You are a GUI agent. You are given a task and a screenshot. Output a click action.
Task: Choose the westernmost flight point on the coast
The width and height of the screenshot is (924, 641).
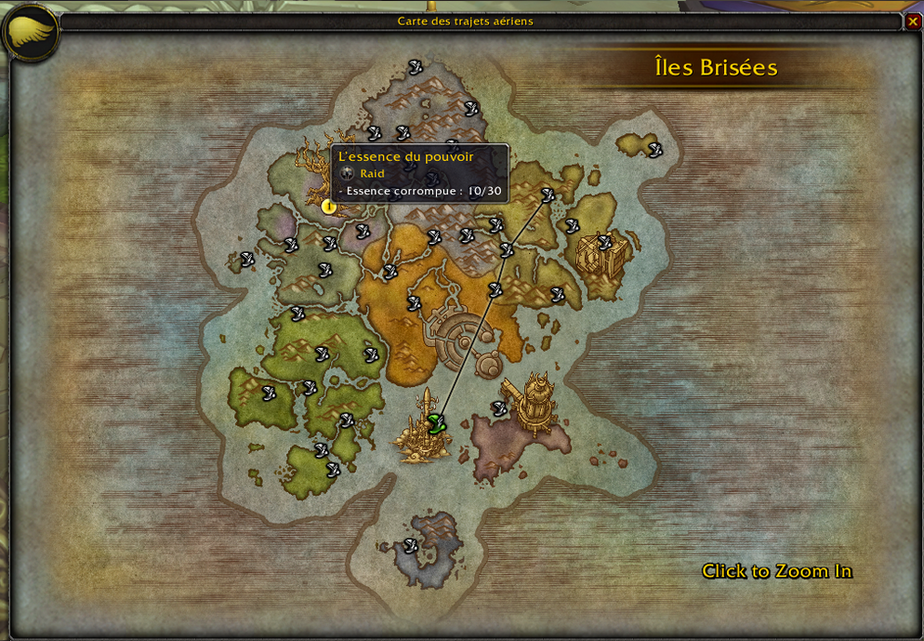pos(247,259)
